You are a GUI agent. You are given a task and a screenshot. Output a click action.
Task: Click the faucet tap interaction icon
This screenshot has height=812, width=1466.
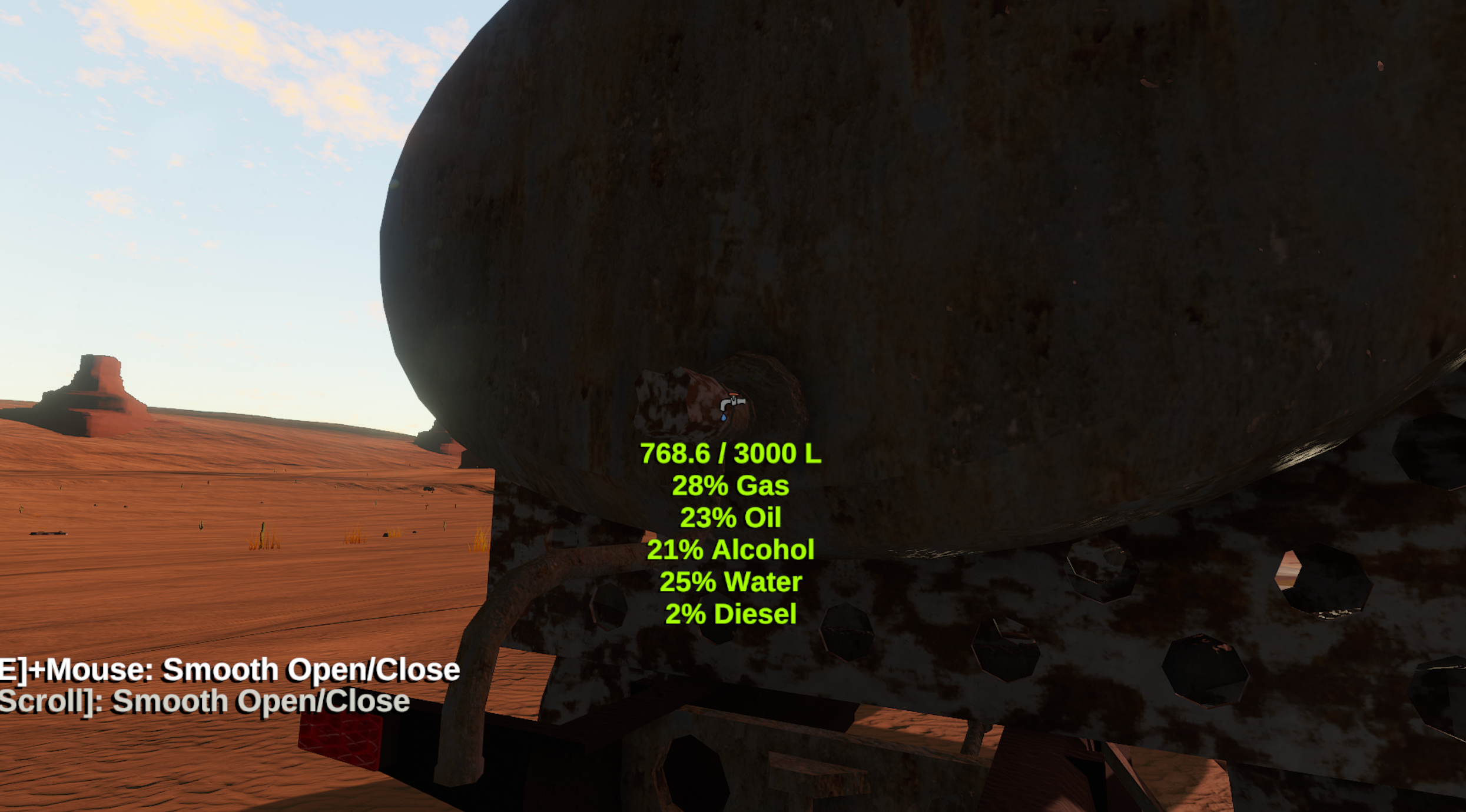732,405
